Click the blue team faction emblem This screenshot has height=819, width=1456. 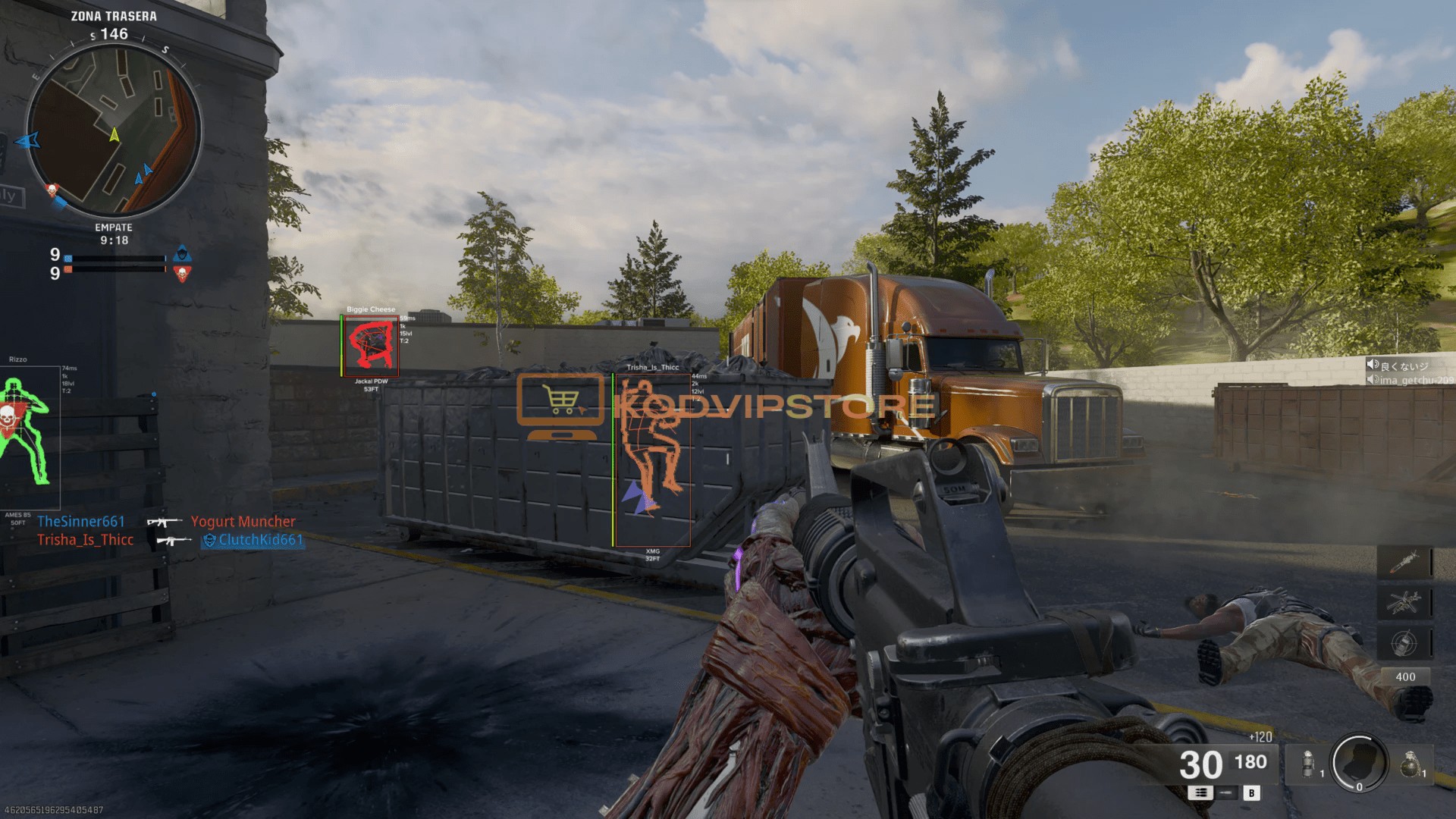pyautogui.click(x=182, y=253)
